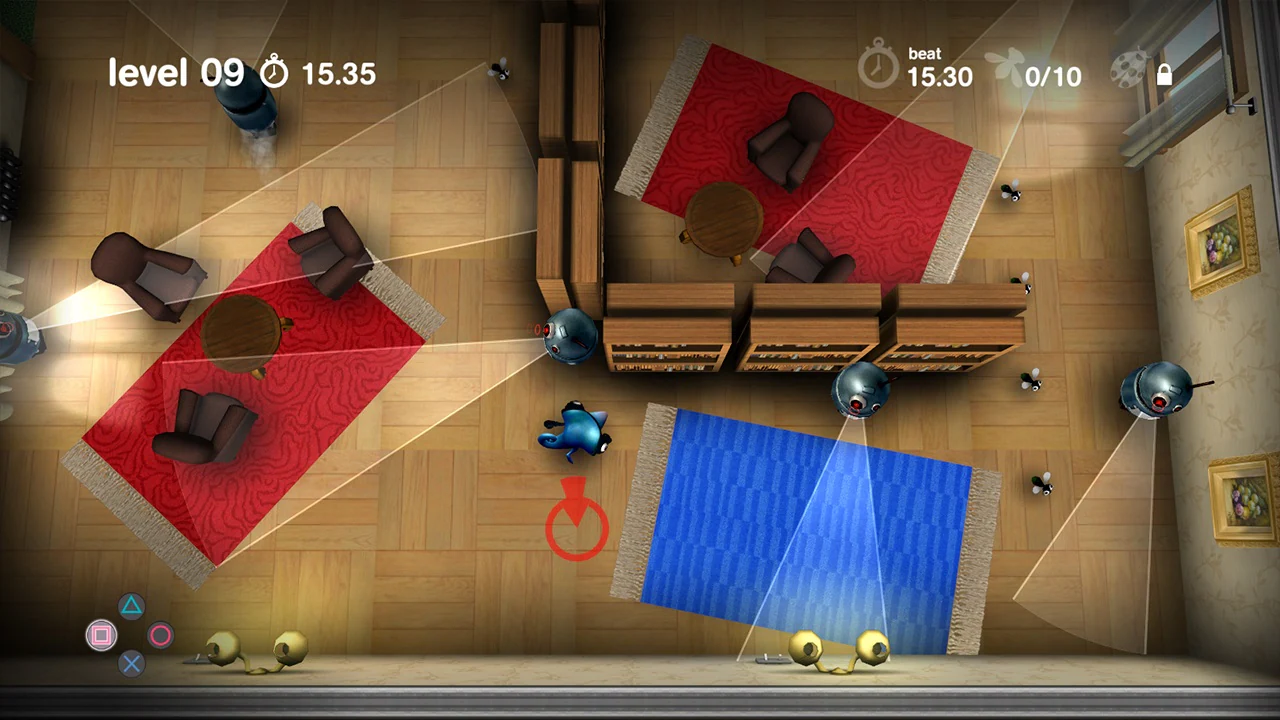Click the ladybug robot near the right paintings
Image resolution: width=1280 pixels, height=720 pixels.
click(x=1158, y=390)
